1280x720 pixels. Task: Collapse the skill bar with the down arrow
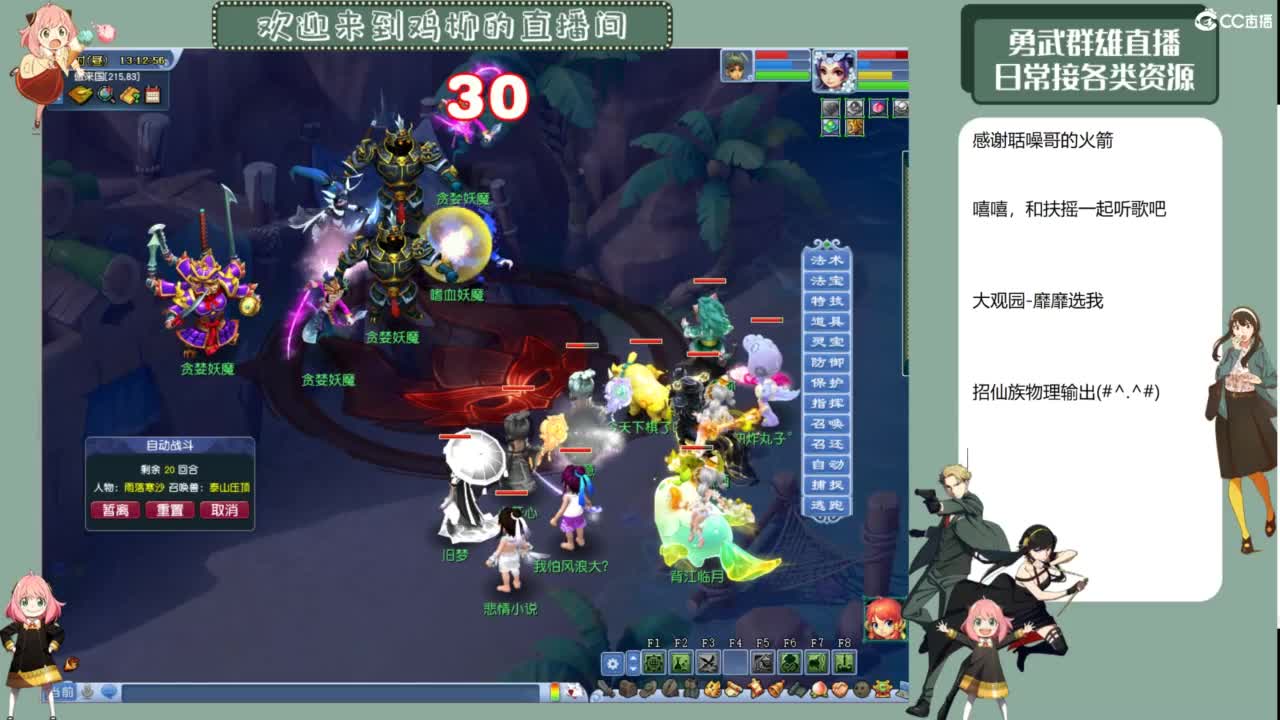tap(634, 670)
